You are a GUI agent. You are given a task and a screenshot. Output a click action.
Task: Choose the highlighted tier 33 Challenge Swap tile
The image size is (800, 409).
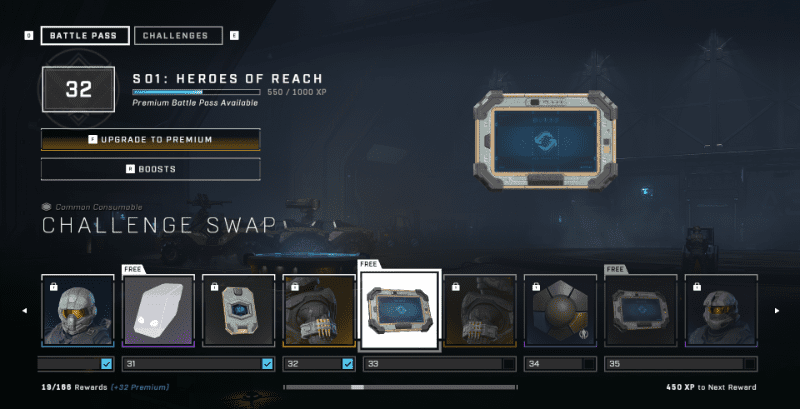click(x=399, y=310)
